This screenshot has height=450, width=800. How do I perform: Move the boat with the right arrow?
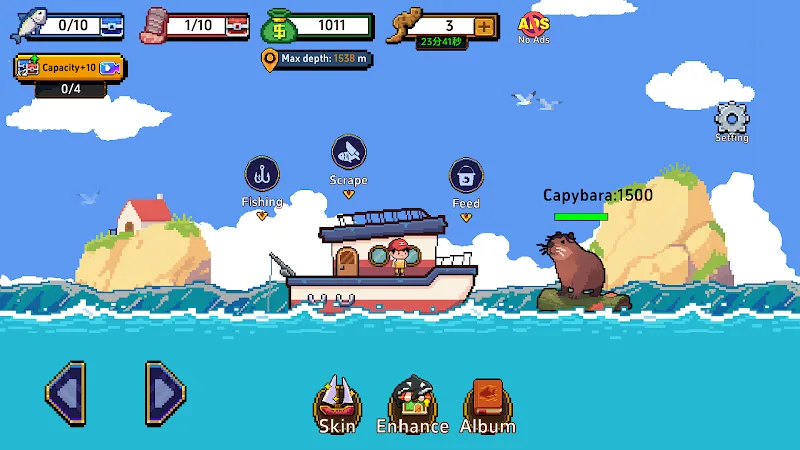click(165, 395)
